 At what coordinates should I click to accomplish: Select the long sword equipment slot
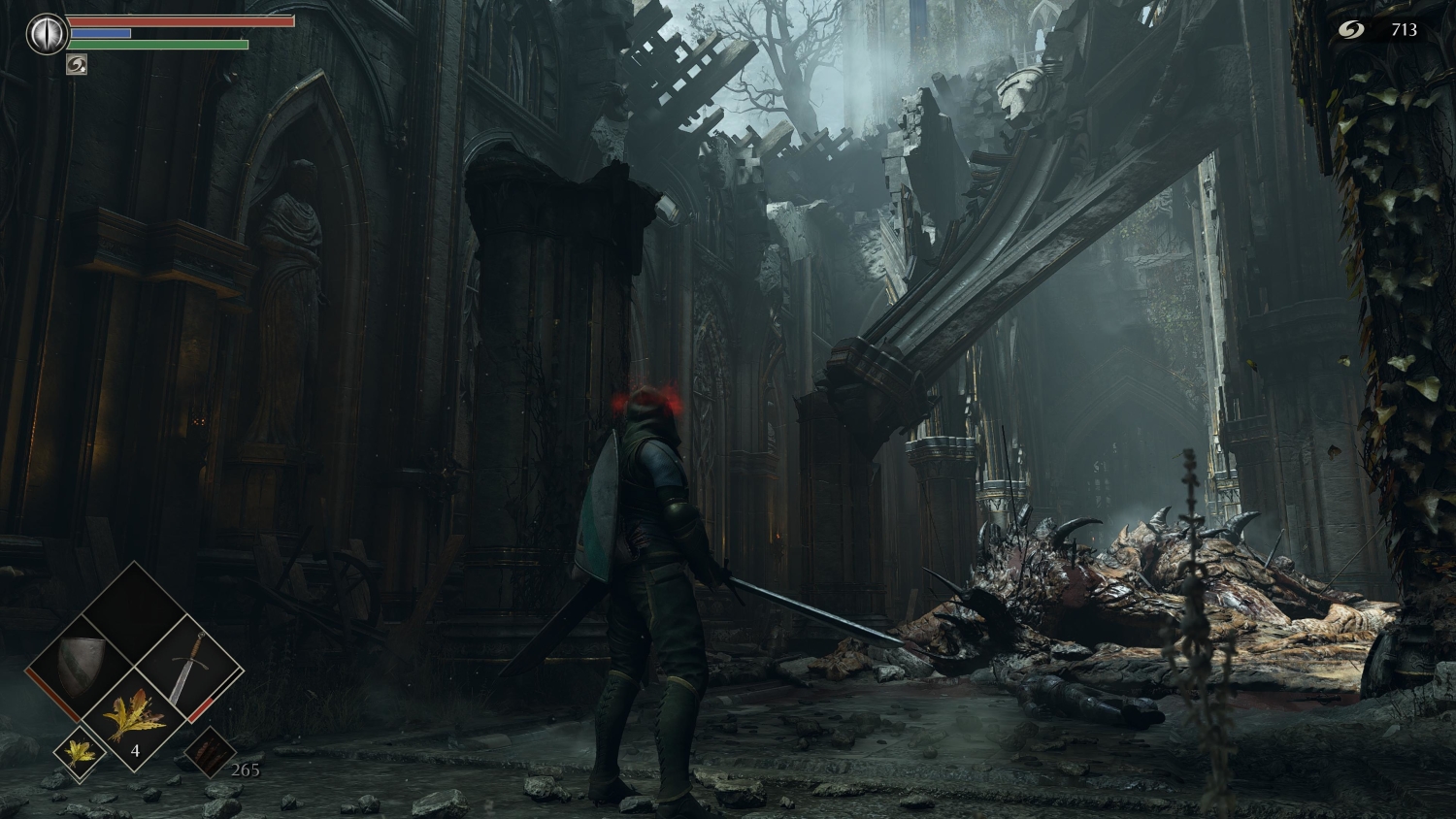click(189, 667)
